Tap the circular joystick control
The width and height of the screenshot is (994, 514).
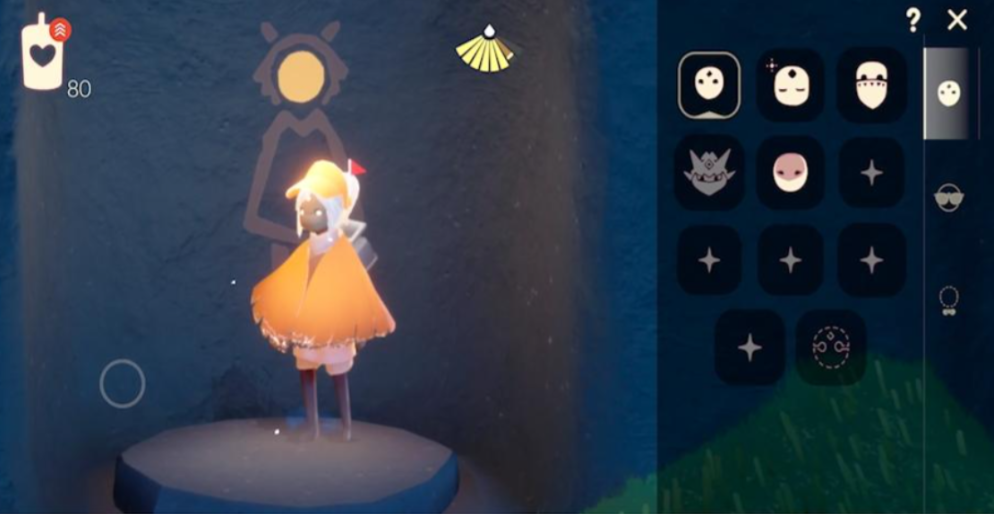(x=122, y=383)
